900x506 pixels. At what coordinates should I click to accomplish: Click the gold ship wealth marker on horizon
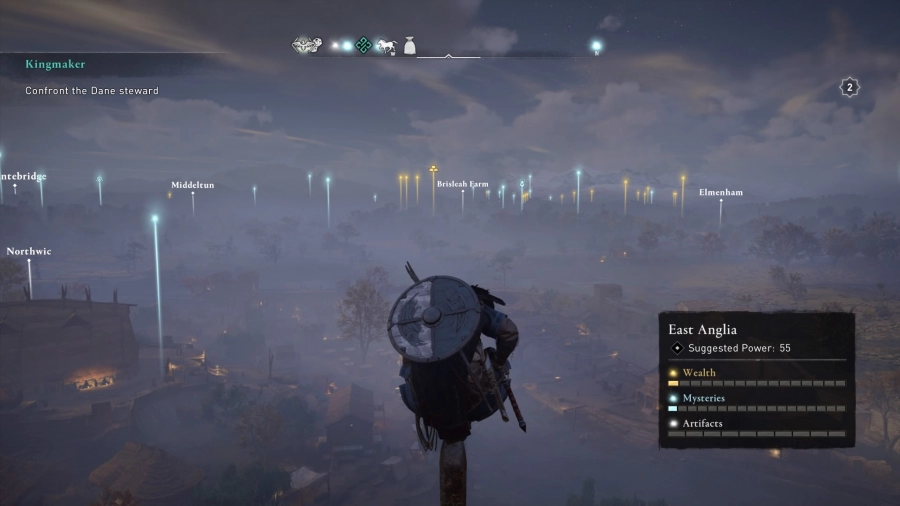click(433, 170)
